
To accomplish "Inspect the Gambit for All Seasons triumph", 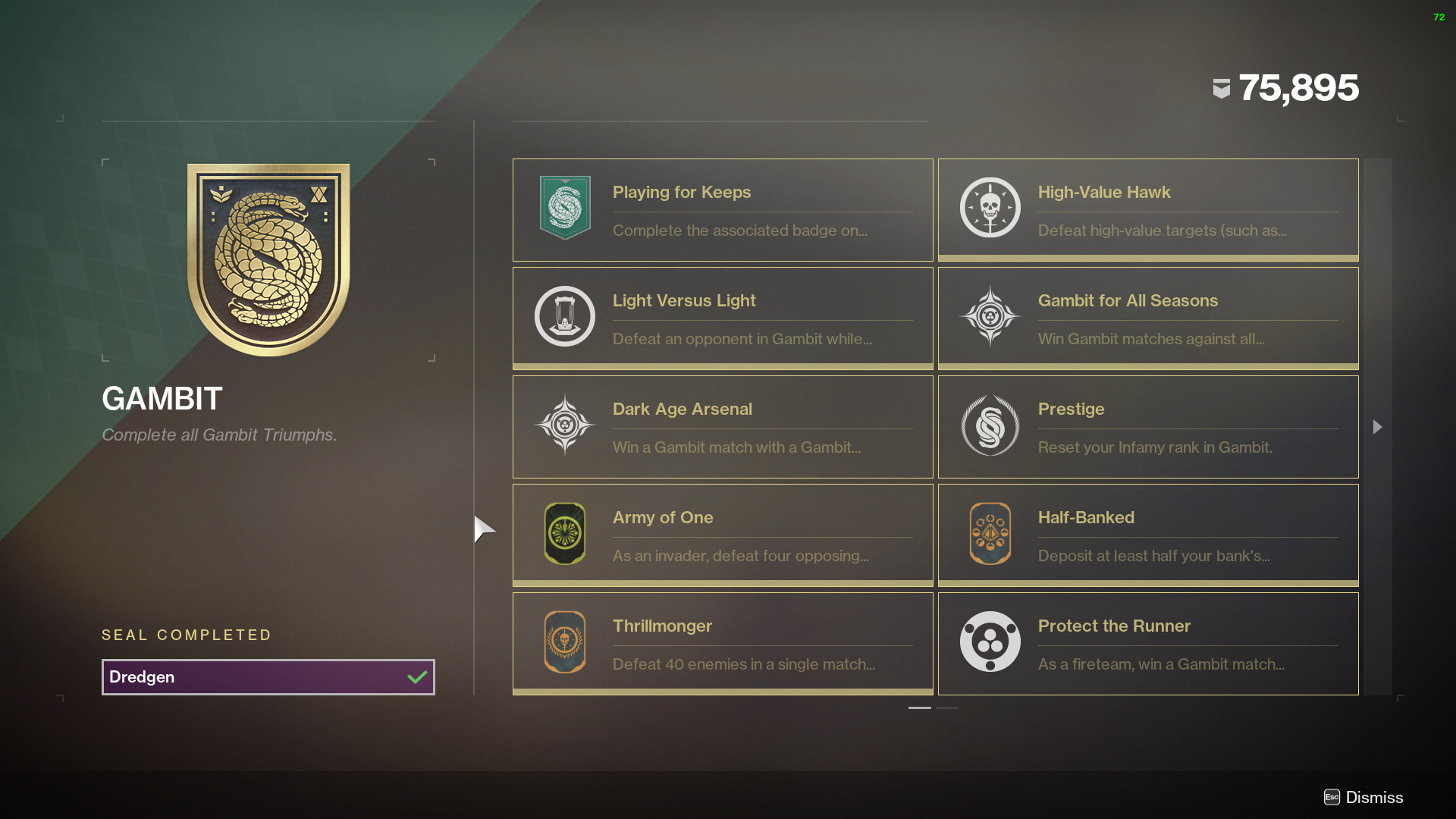I will pos(1147,318).
